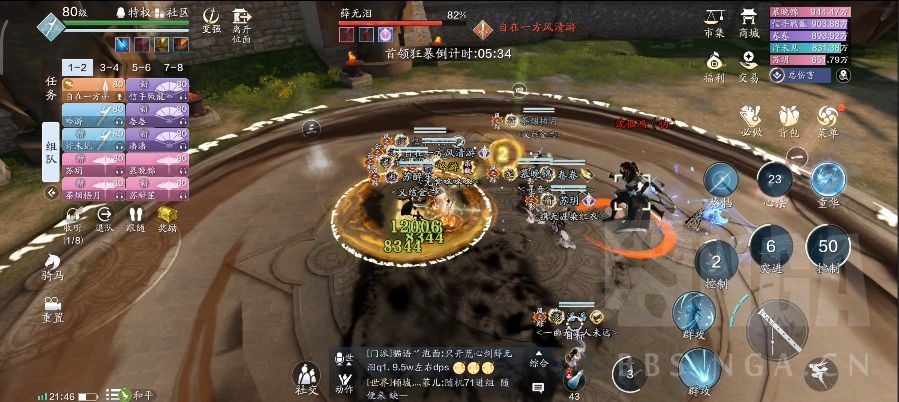Open the 市集 marketplace
Viewport: 899px width, 402px height.
coord(714,21)
